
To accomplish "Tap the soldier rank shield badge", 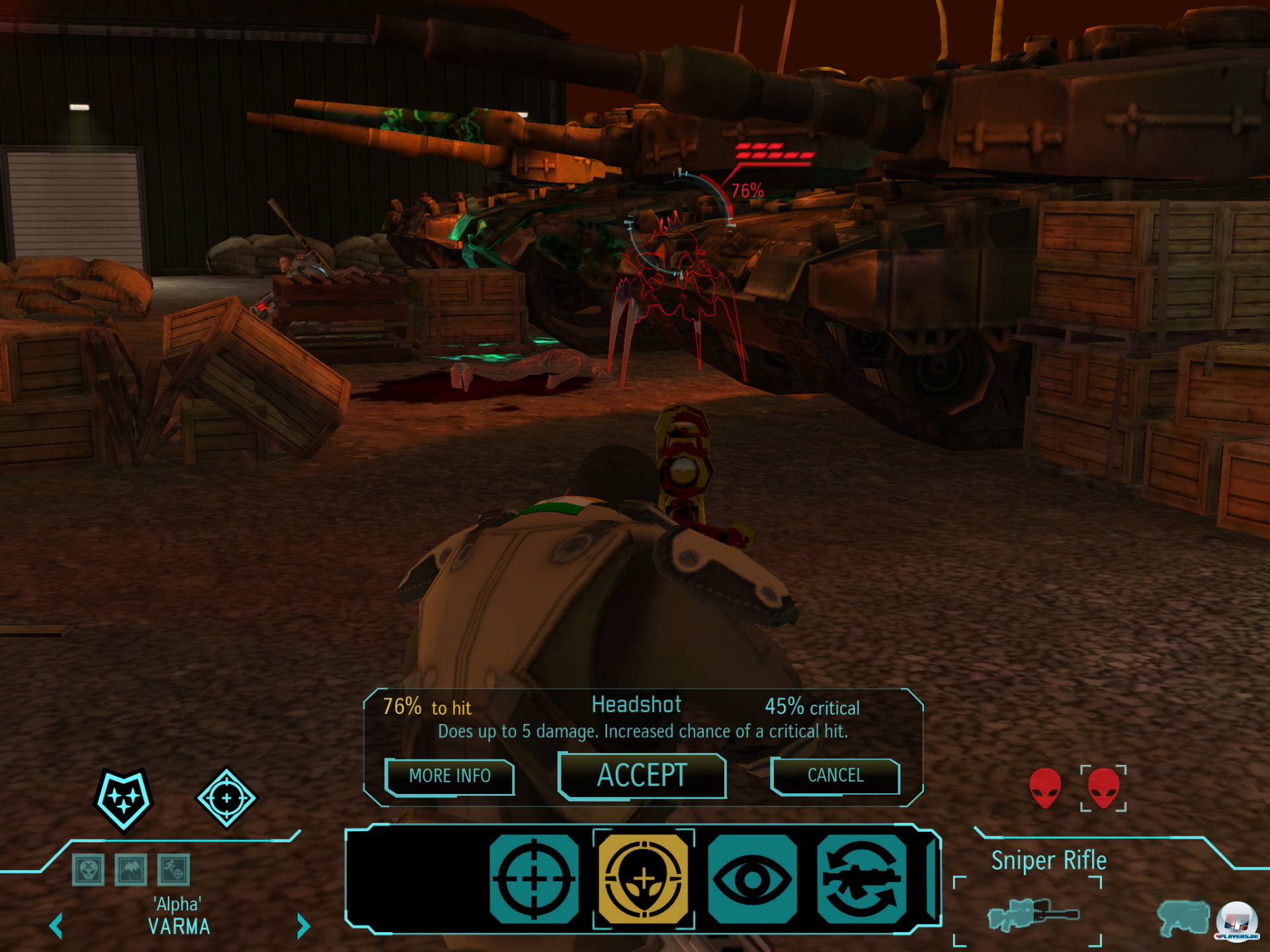I will coord(124,799).
